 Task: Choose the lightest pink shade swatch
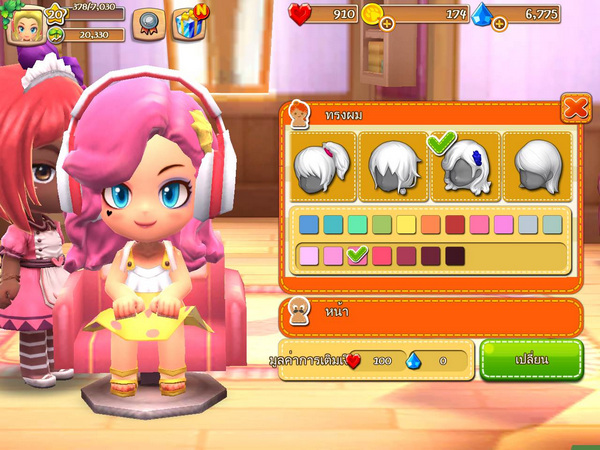[308, 256]
